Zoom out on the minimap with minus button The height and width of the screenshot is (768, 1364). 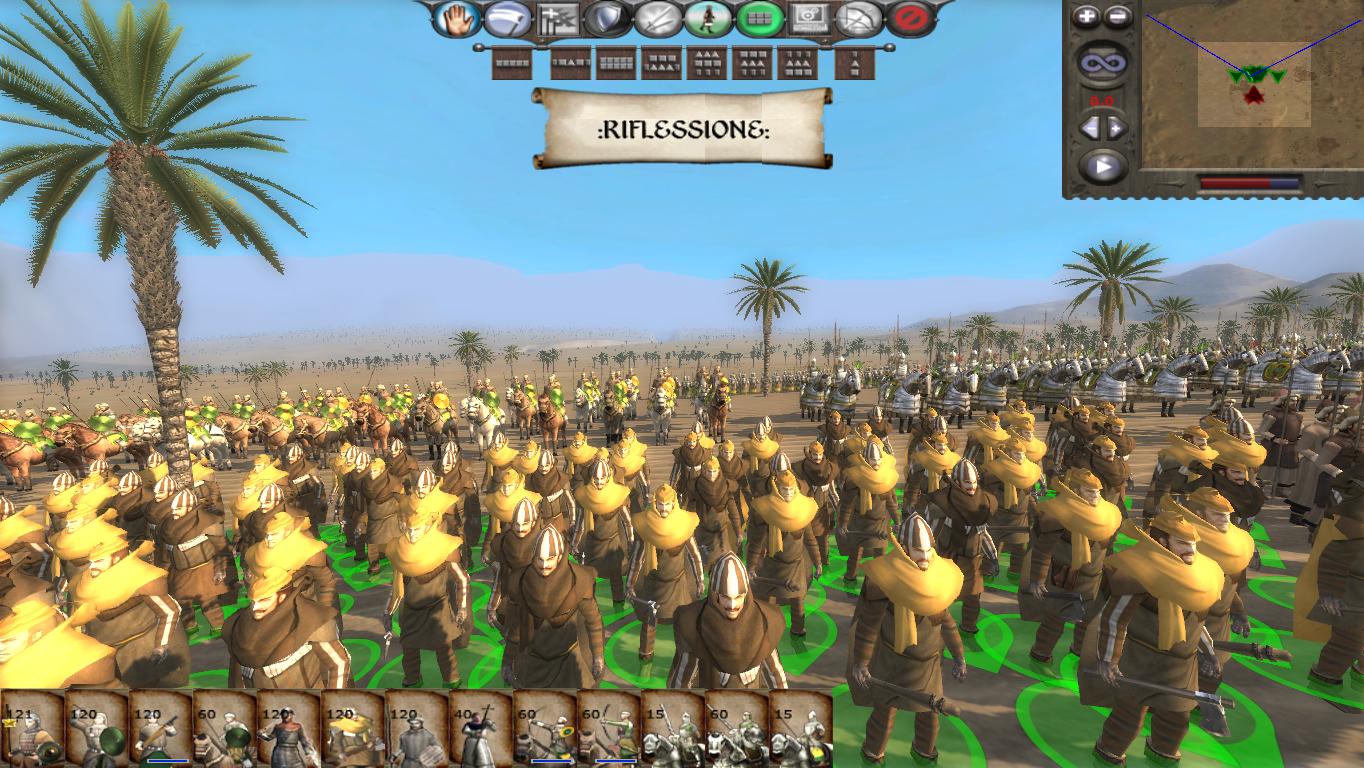coord(1117,15)
